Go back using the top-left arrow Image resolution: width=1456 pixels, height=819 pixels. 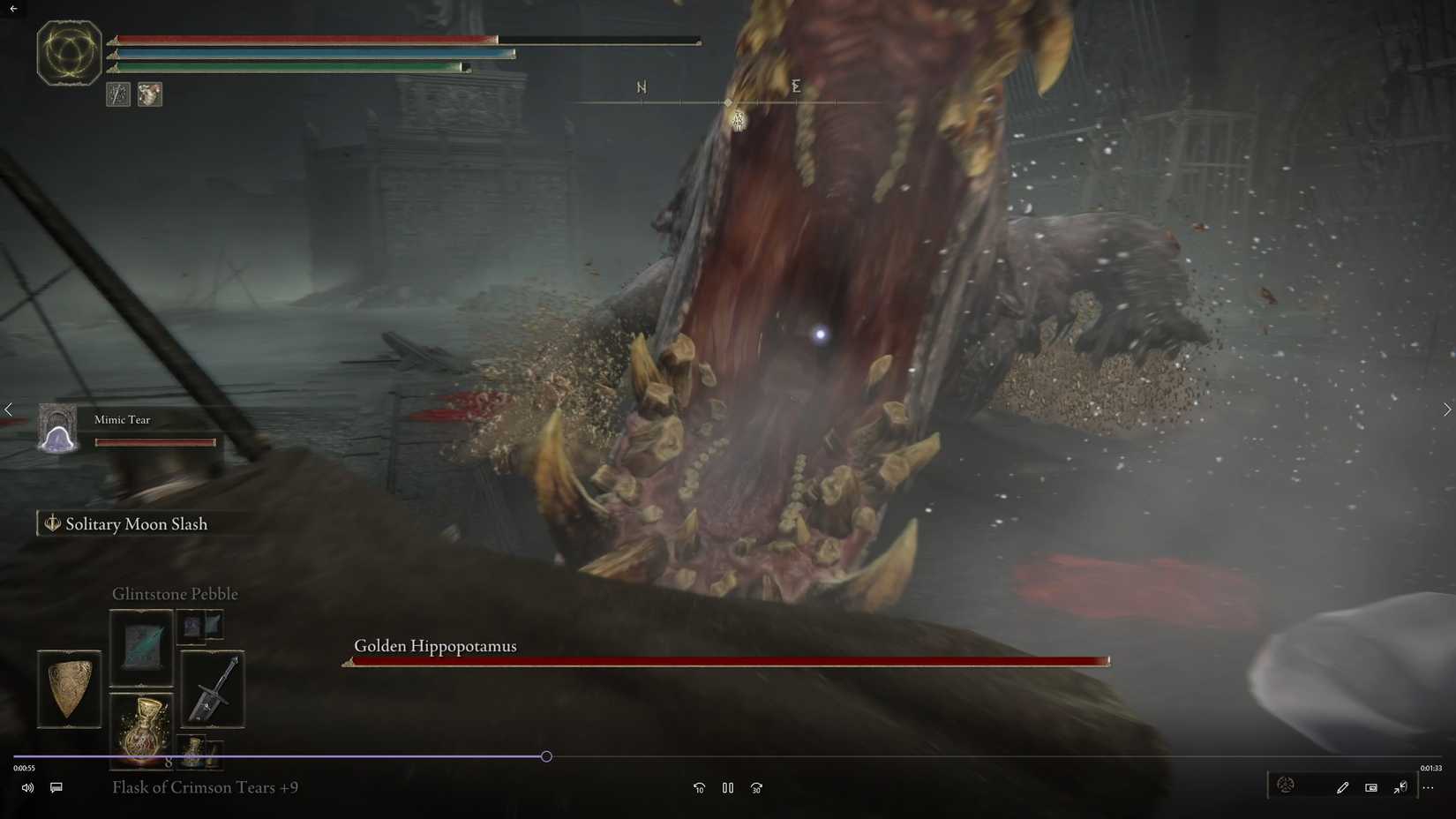pyautogui.click(x=12, y=11)
